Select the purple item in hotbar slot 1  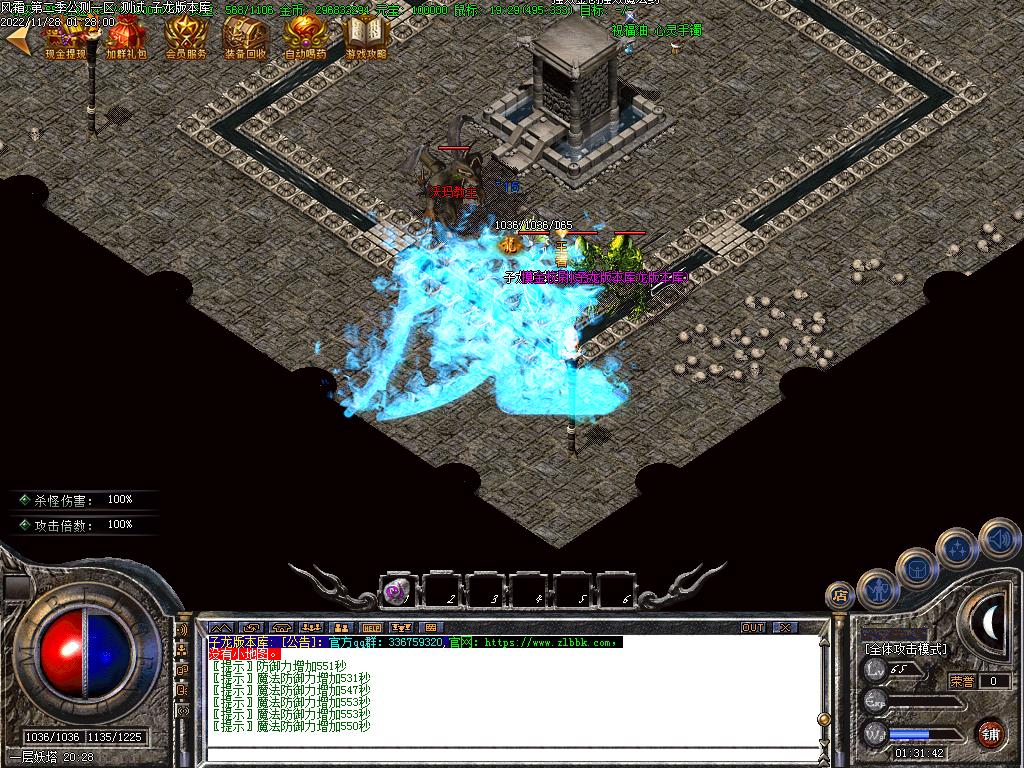click(x=398, y=591)
